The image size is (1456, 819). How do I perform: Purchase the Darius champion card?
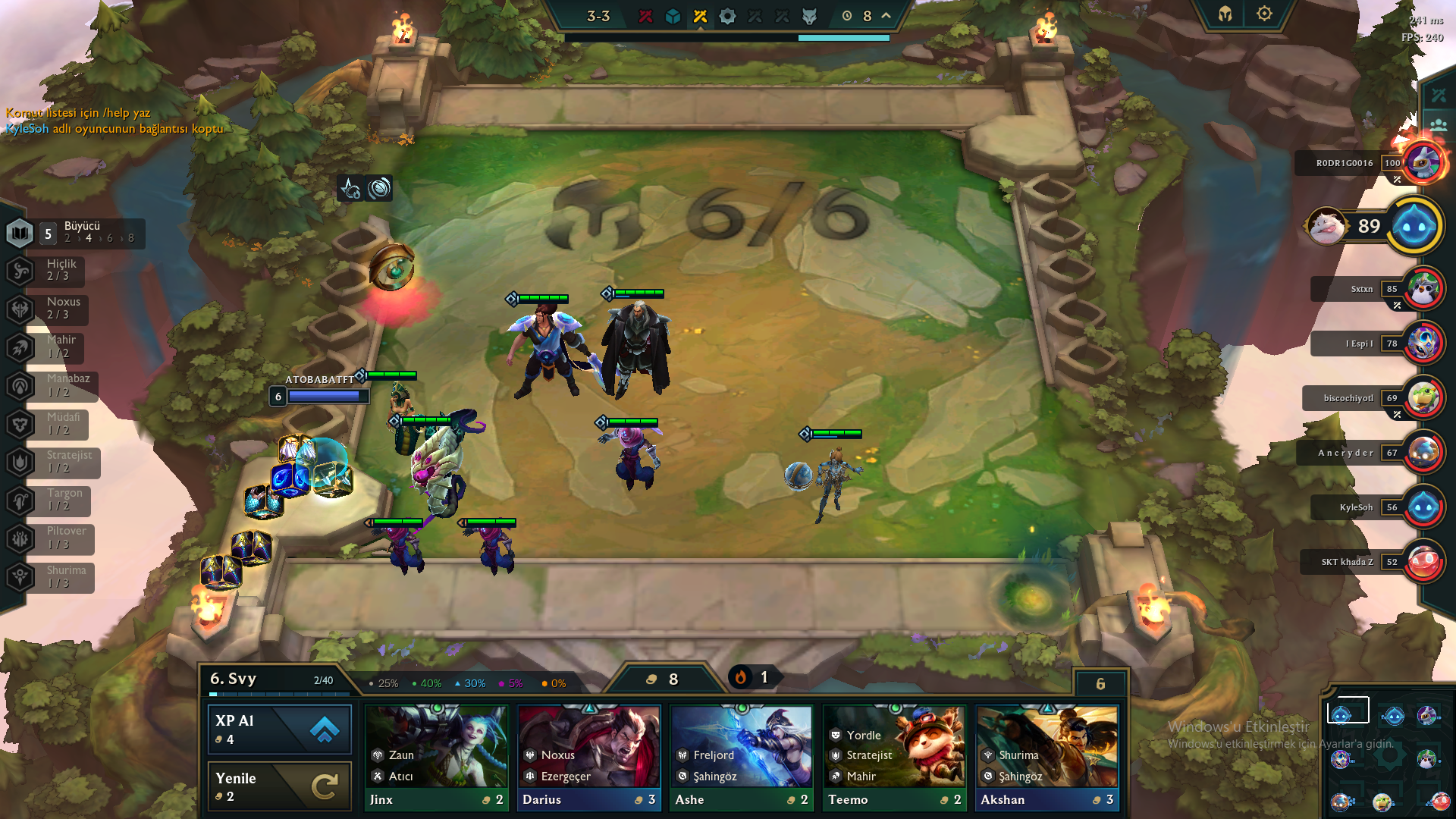pos(589,758)
